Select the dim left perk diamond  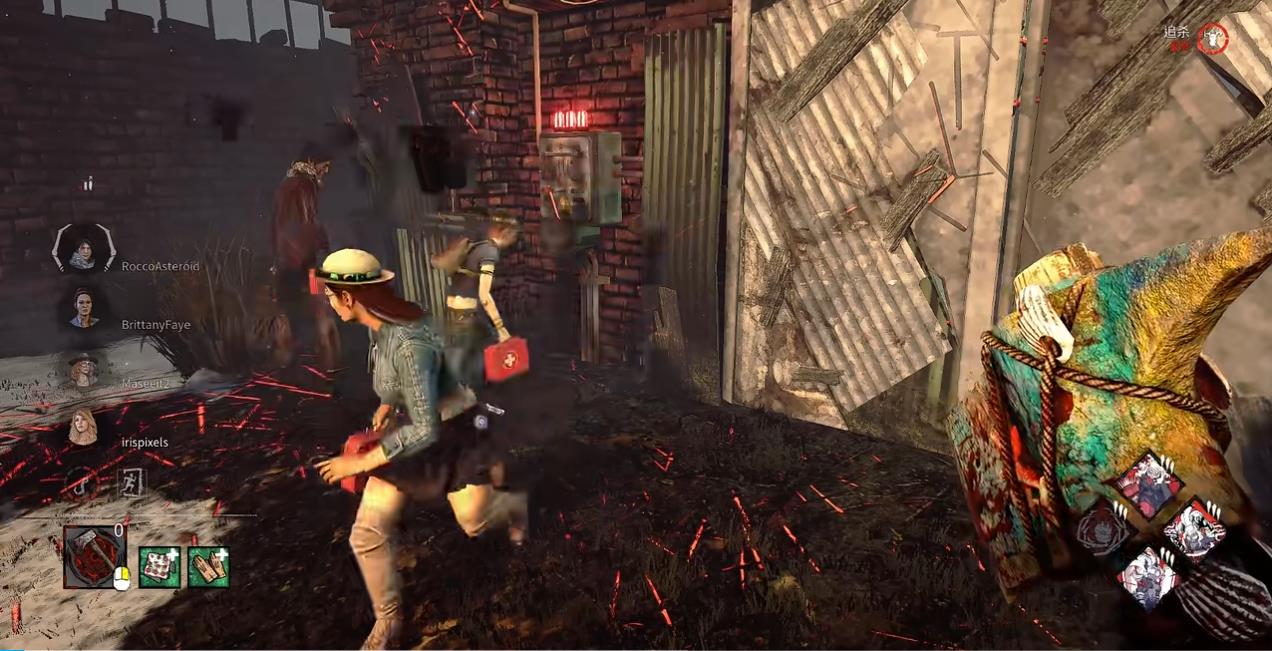(1102, 527)
